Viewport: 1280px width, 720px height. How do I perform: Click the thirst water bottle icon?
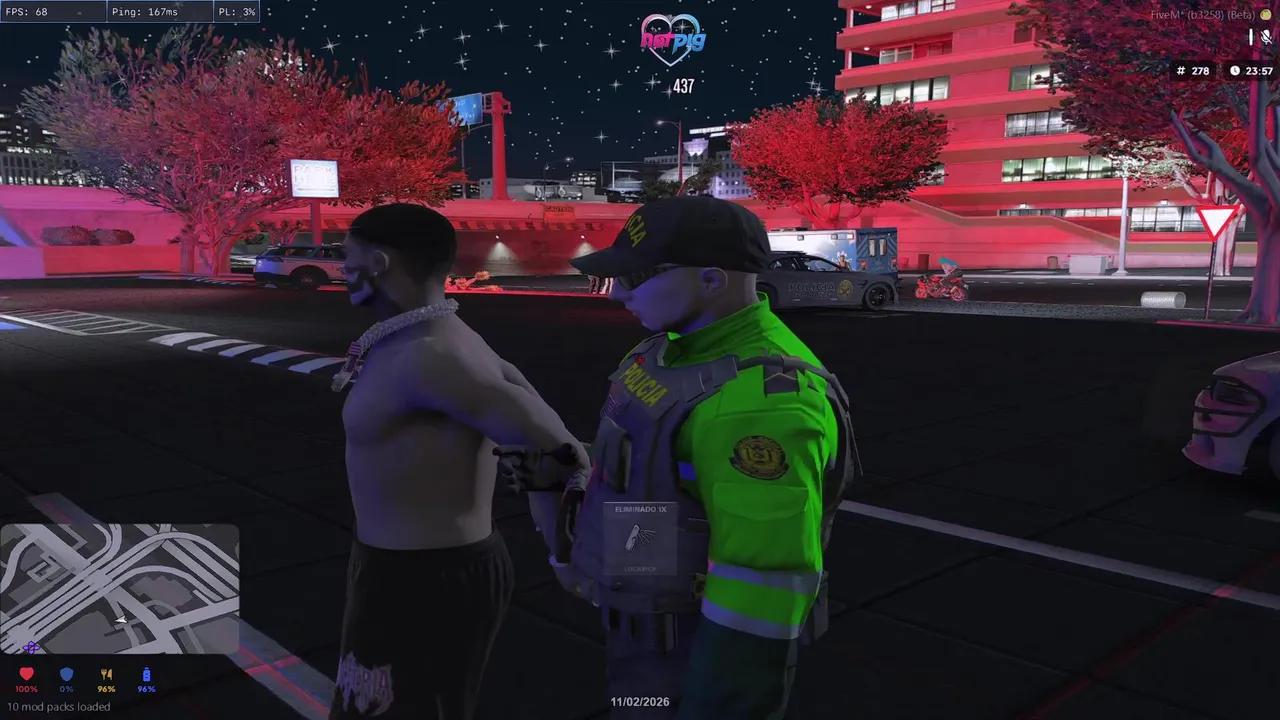145,675
